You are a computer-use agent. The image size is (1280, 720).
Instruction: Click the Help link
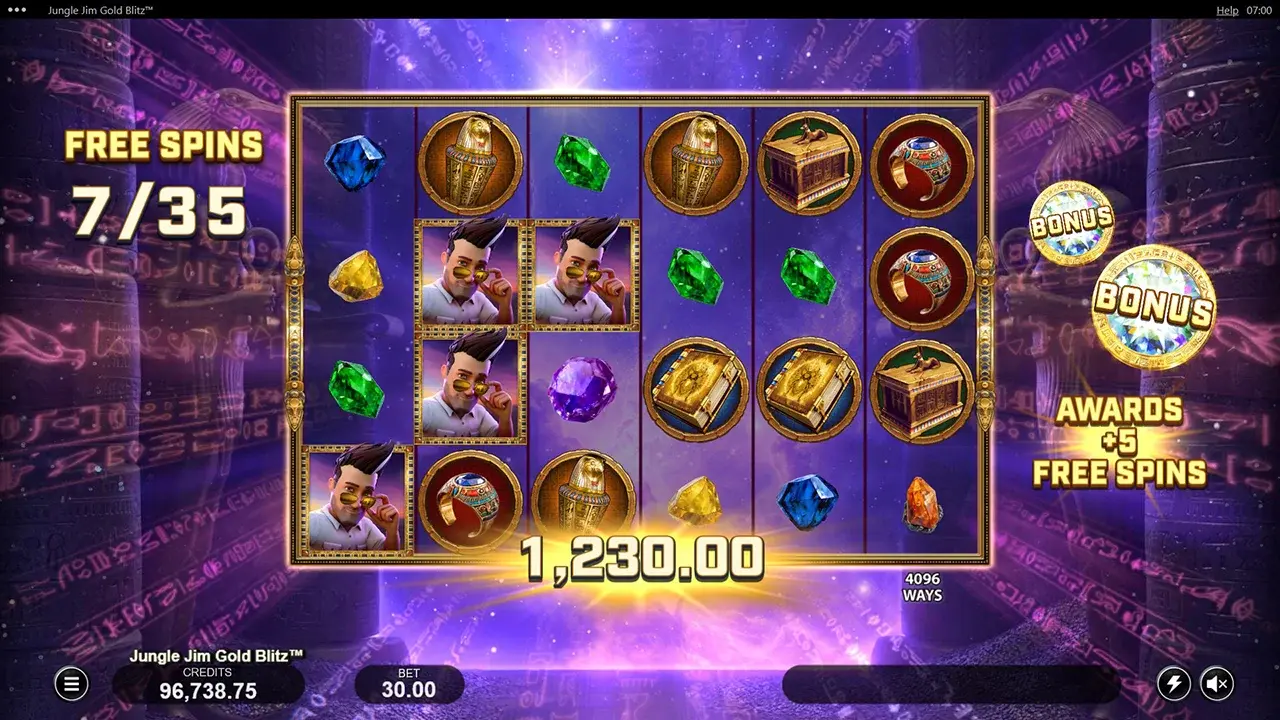(1227, 10)
